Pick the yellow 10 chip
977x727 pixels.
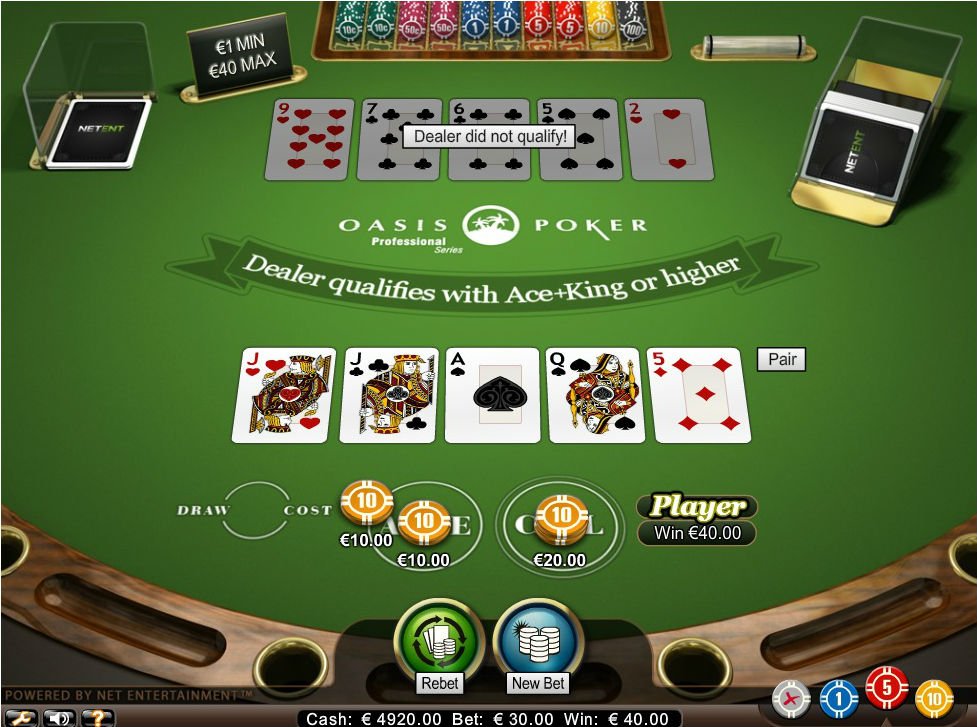click(x=934, y=698)
